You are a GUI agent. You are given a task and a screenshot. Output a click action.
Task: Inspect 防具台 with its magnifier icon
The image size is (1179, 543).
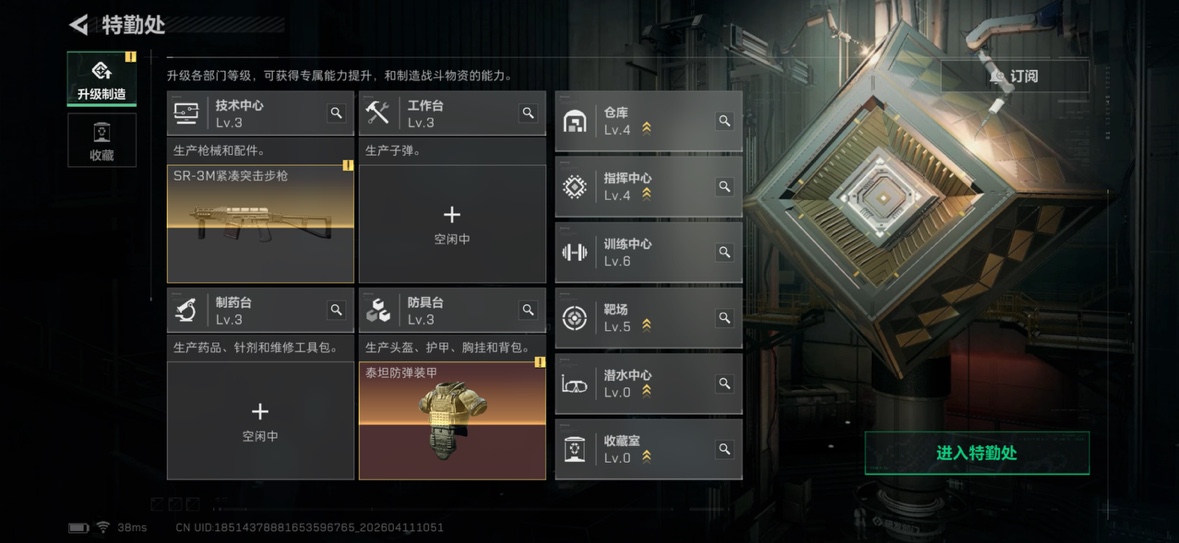click(x=528, y=311)
